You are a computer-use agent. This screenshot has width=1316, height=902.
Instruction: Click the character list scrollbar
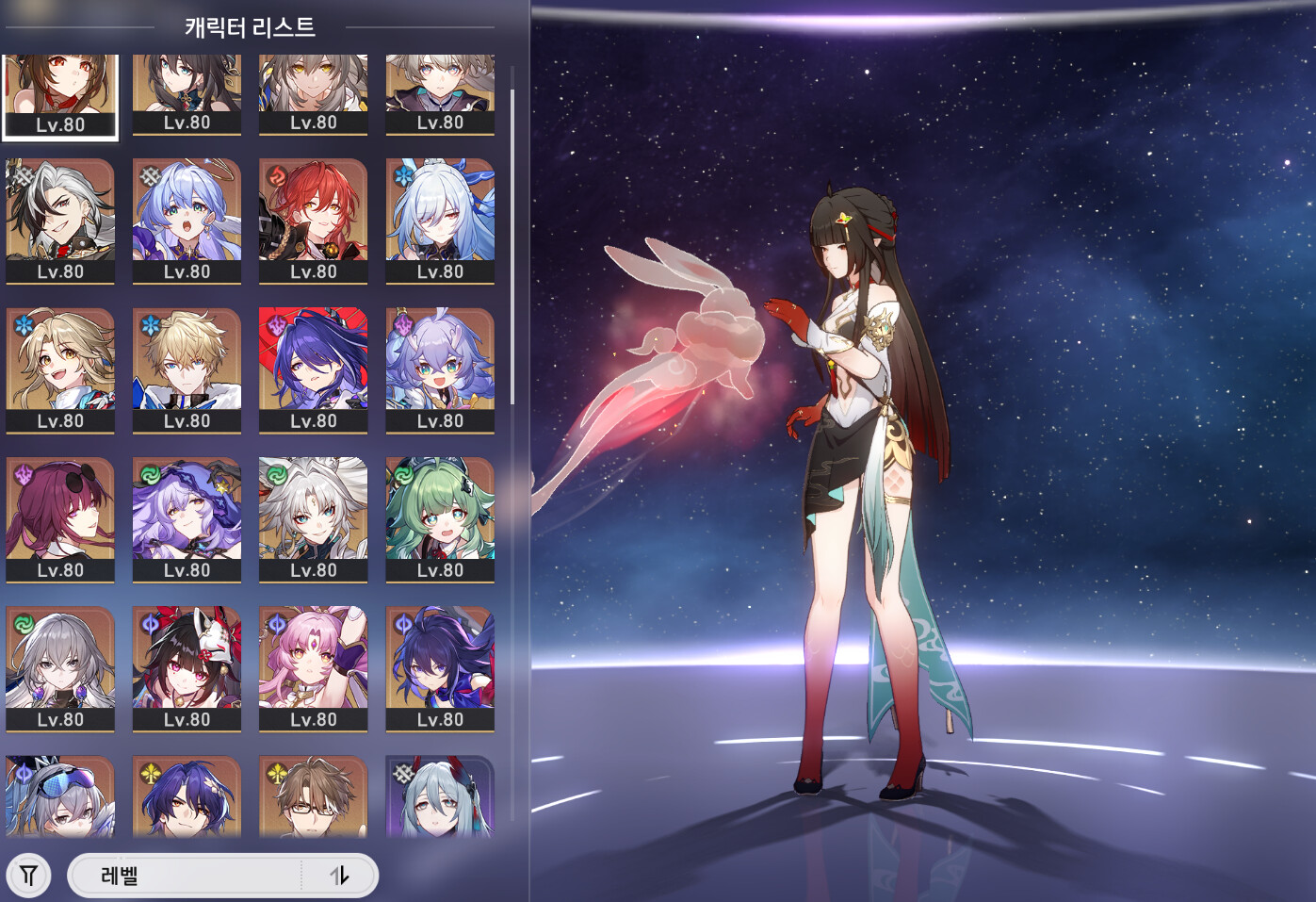pos(512,247)
